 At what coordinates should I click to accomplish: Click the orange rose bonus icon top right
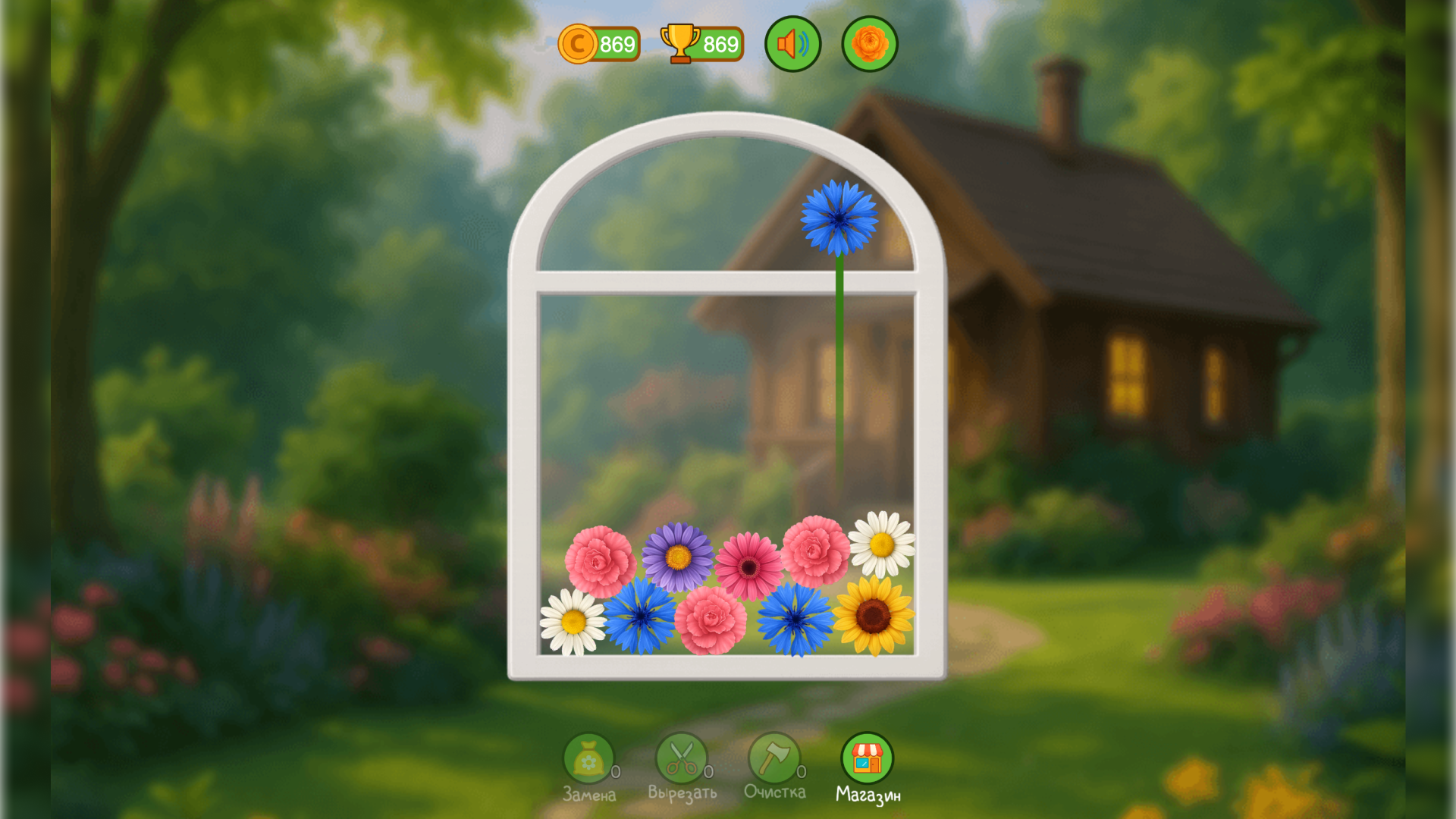[x=869, y=43]
